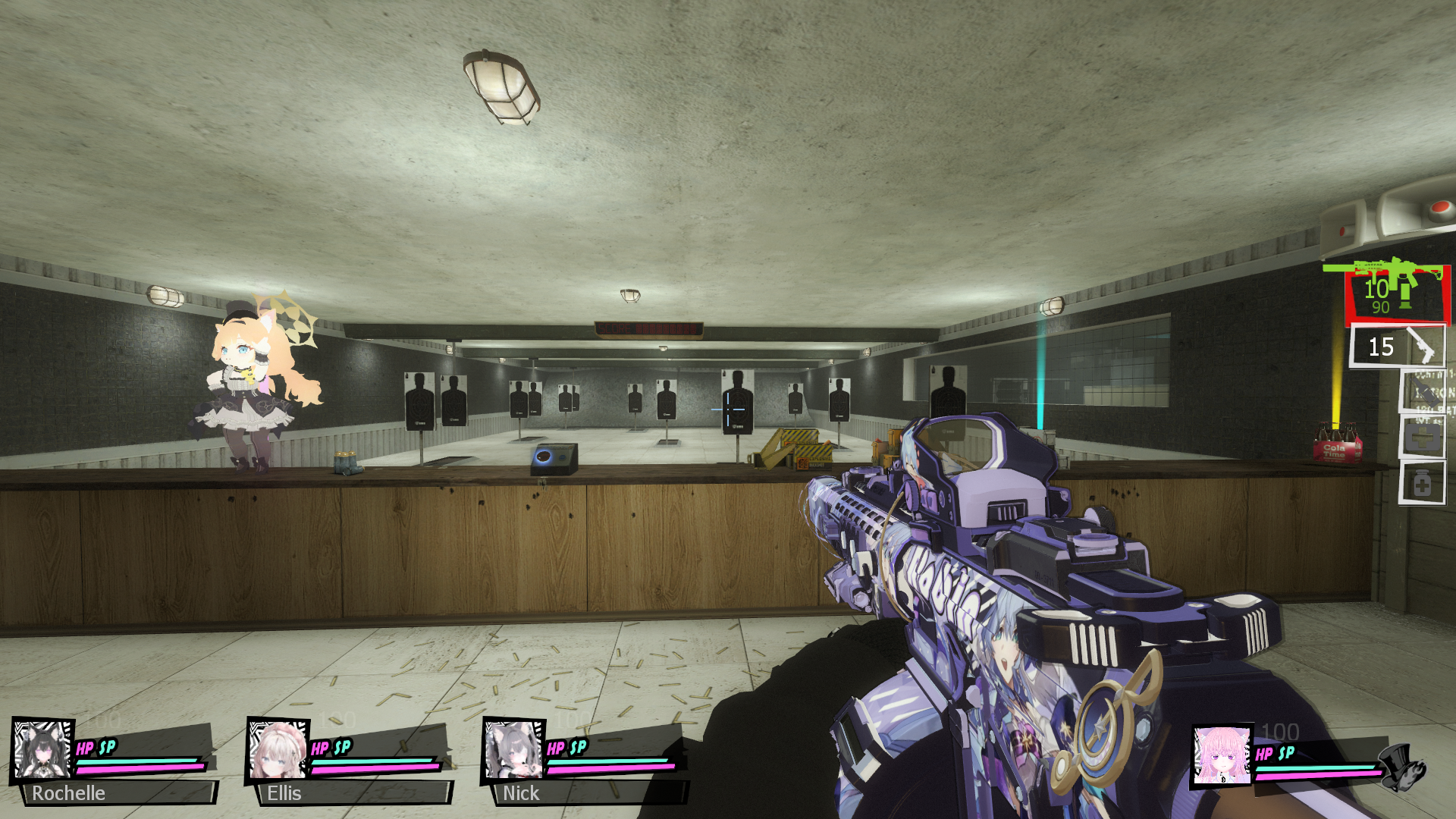Switch to the pistol sidearm slot

coord(1398,347)
